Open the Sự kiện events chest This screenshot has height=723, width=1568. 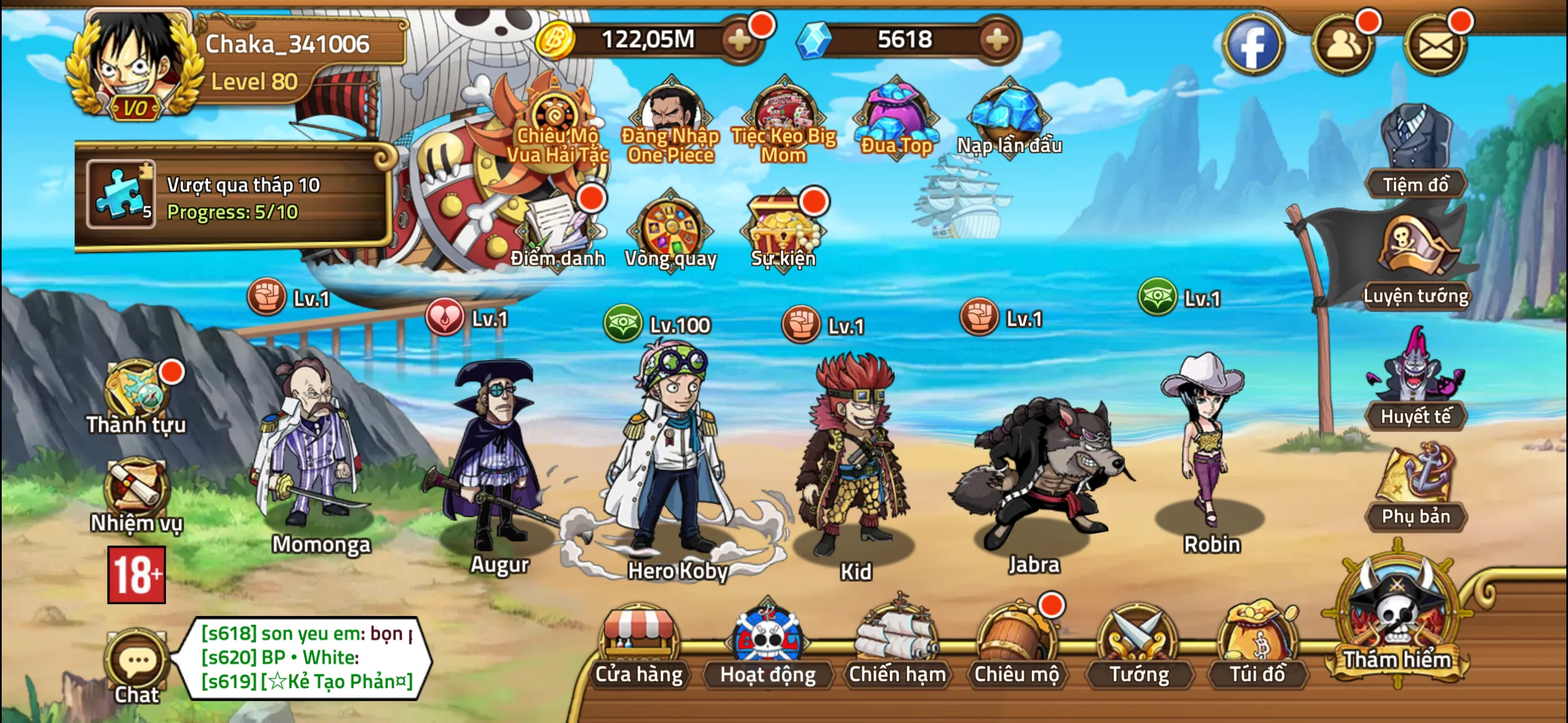pyautogui.click(x=783, y=231)
